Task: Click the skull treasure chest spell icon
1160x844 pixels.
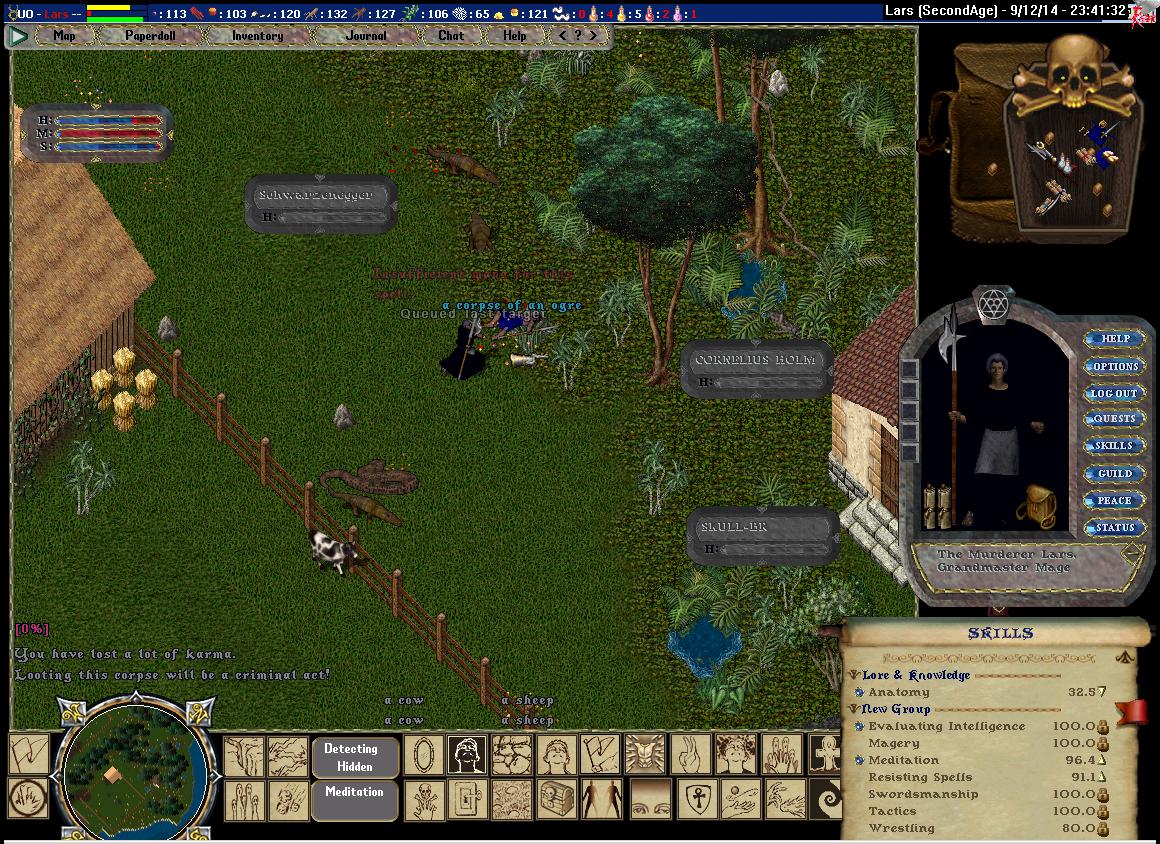Action: [x=557, y=799]
